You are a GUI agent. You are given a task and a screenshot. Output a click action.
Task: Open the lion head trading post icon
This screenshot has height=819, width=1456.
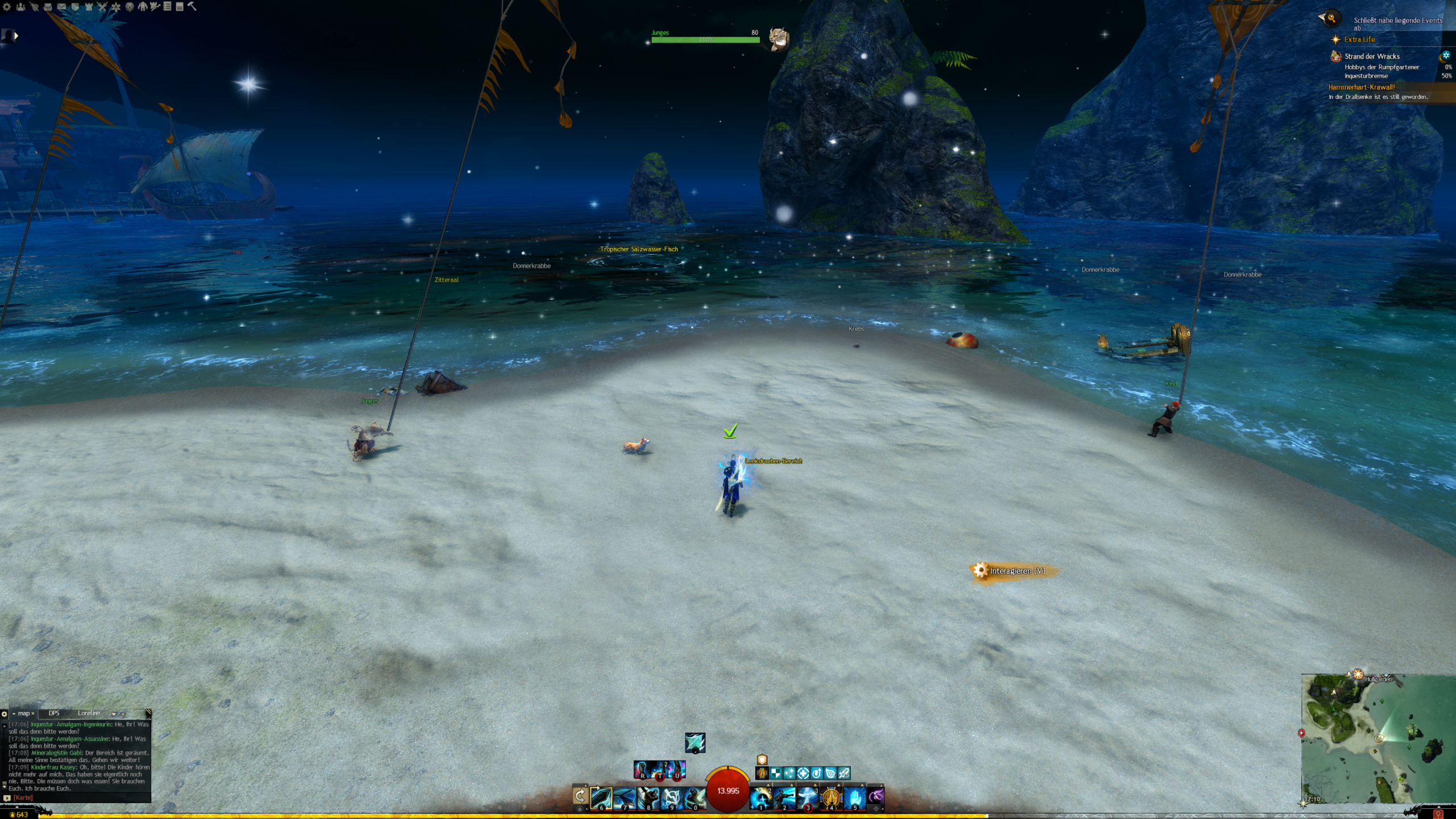click(129, 7)
